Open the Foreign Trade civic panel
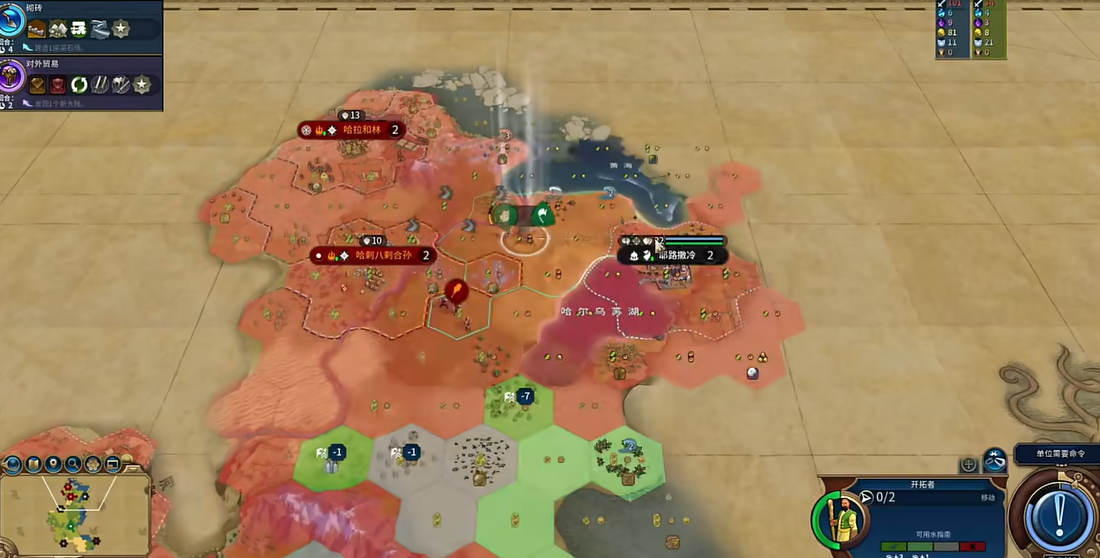 80,84
